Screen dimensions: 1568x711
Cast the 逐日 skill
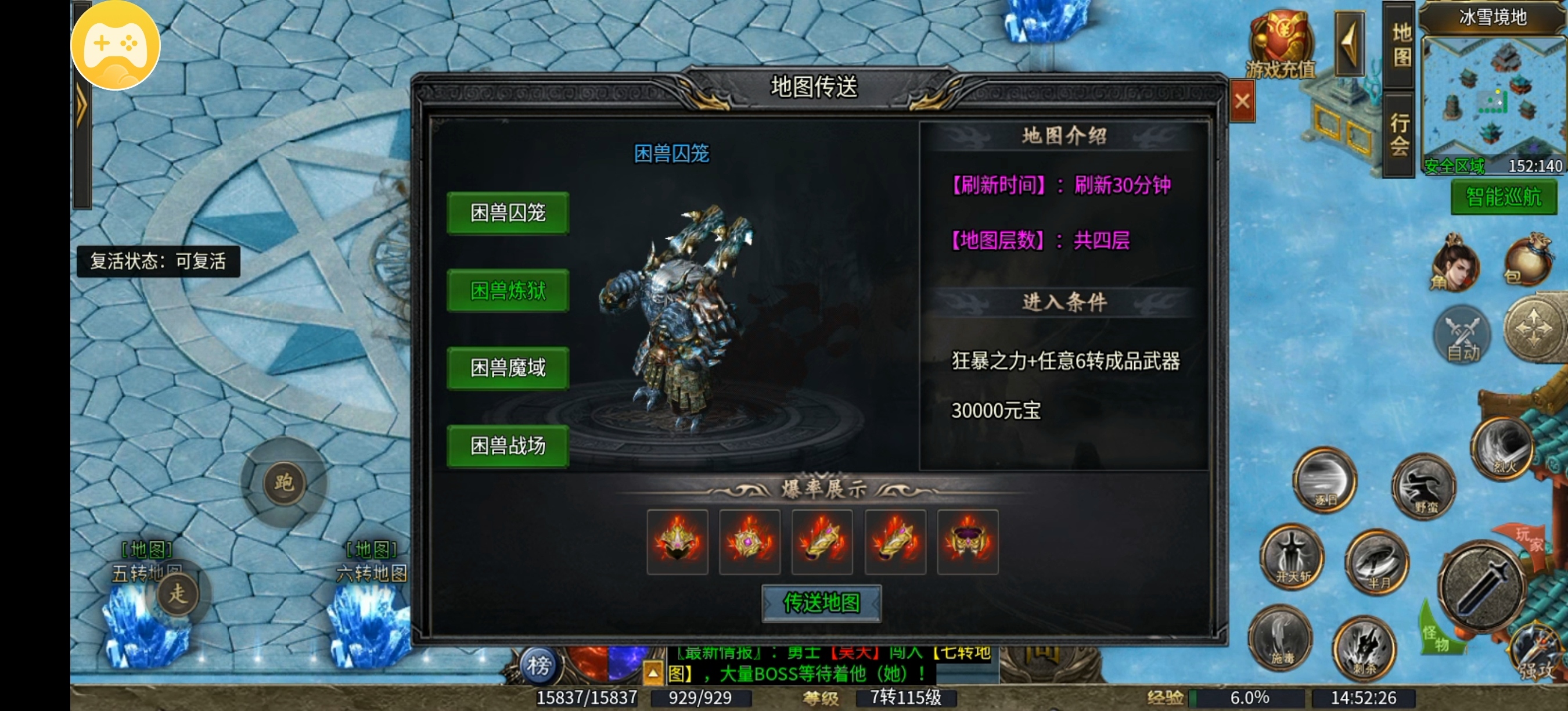point(1325,481)
